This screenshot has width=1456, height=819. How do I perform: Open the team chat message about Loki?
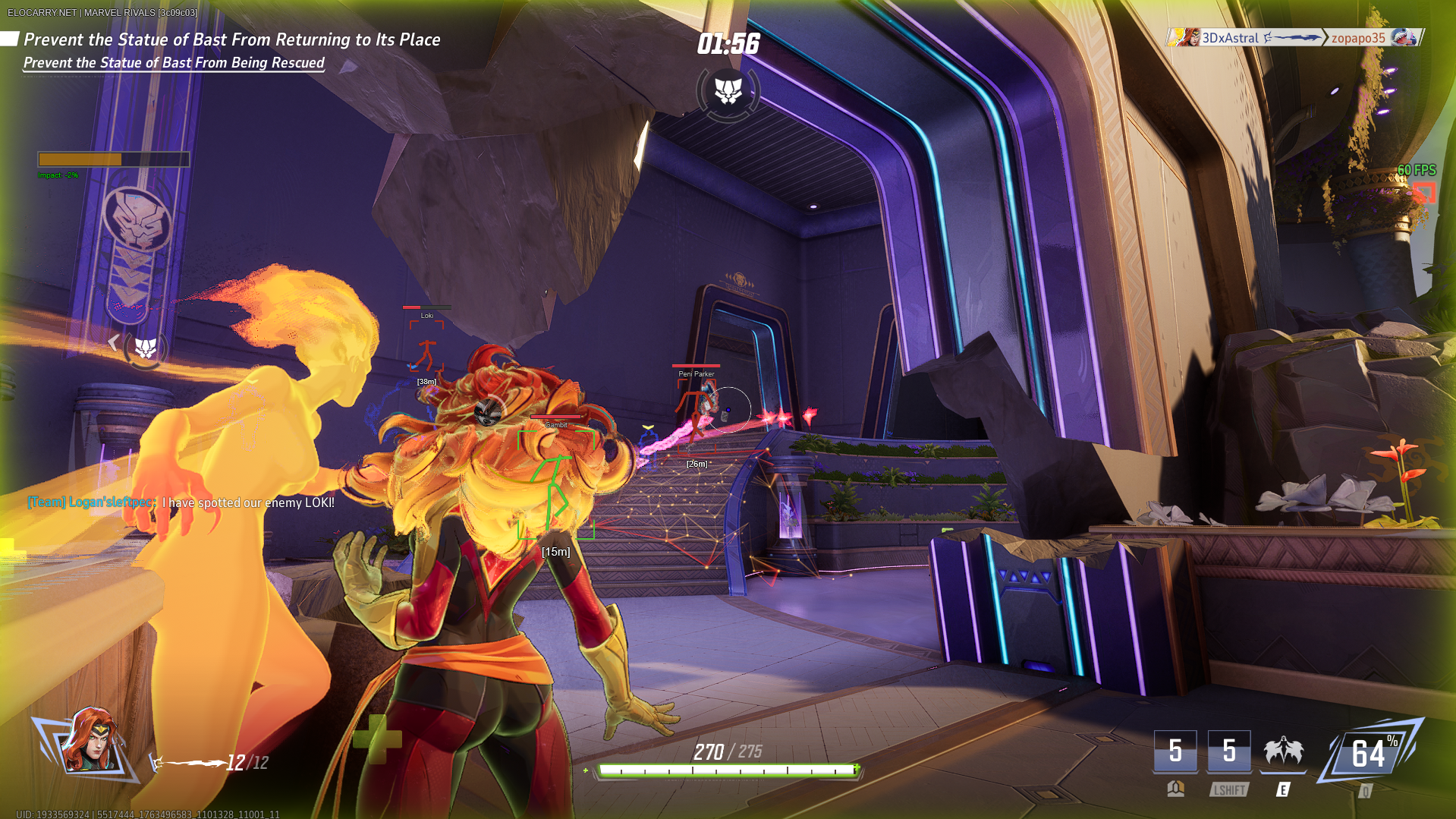click(x=181, y=502)
